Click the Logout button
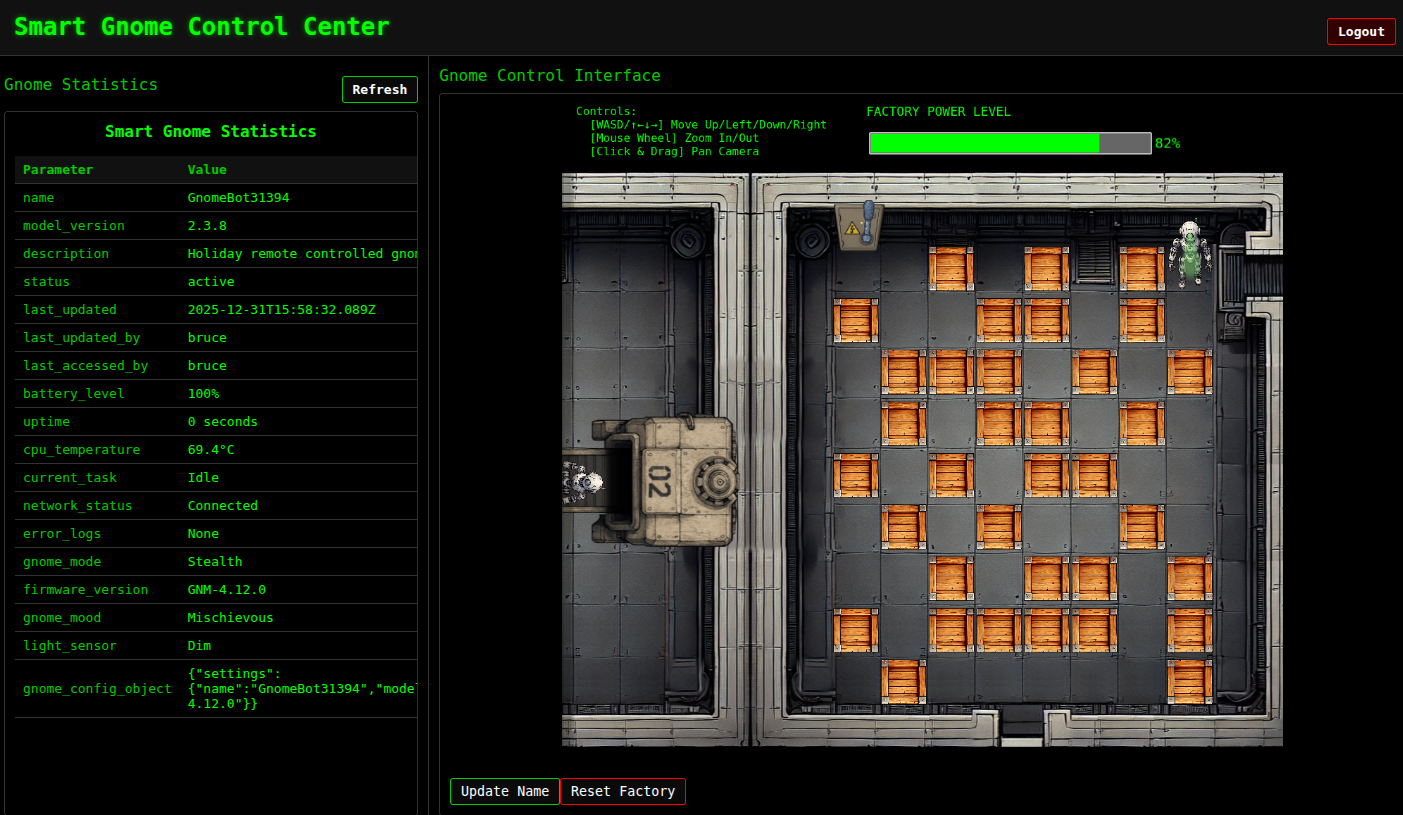1403x815 pixels. 1360,31
